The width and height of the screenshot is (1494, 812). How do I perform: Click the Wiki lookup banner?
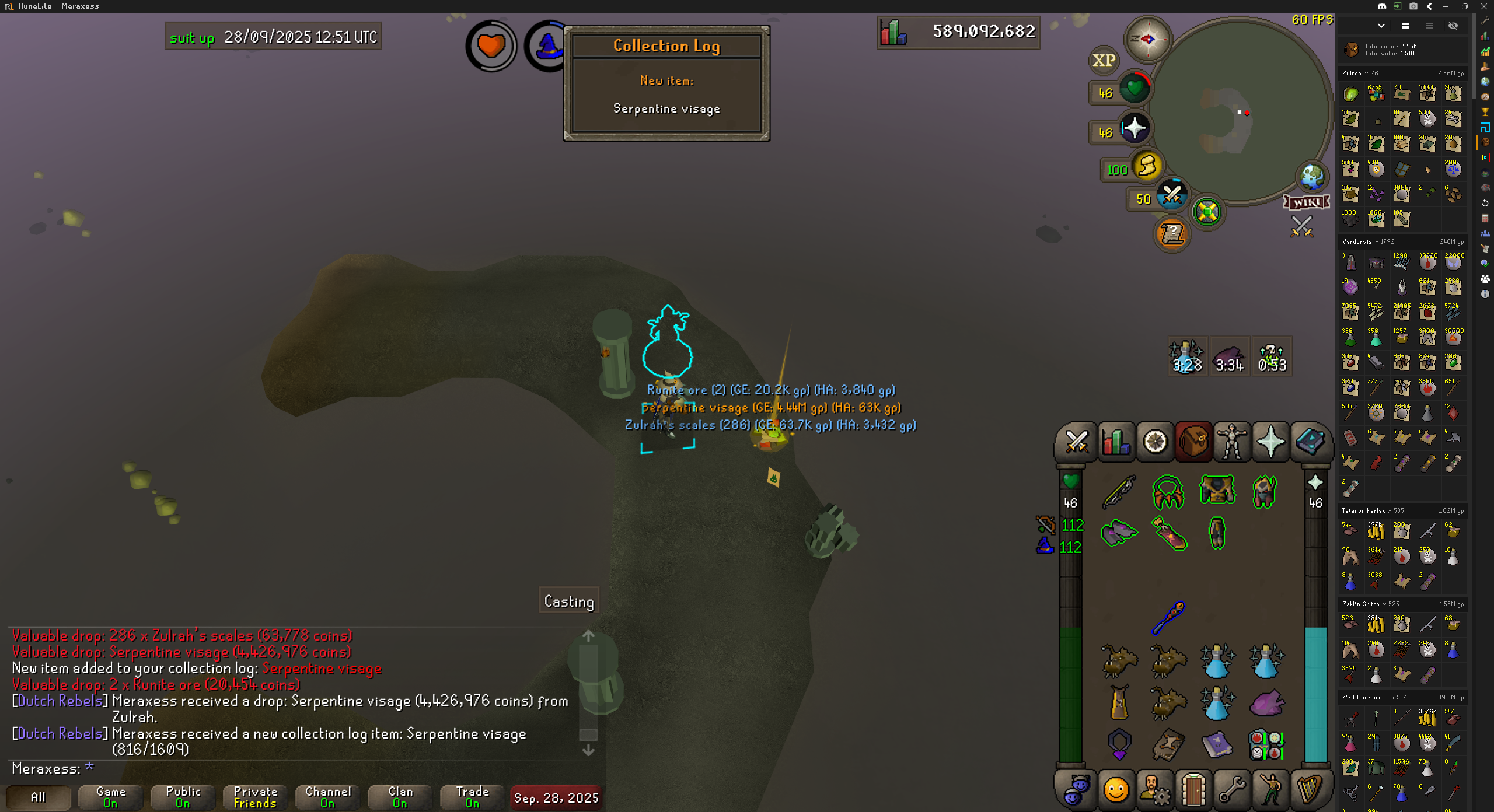pos(1307,202)
